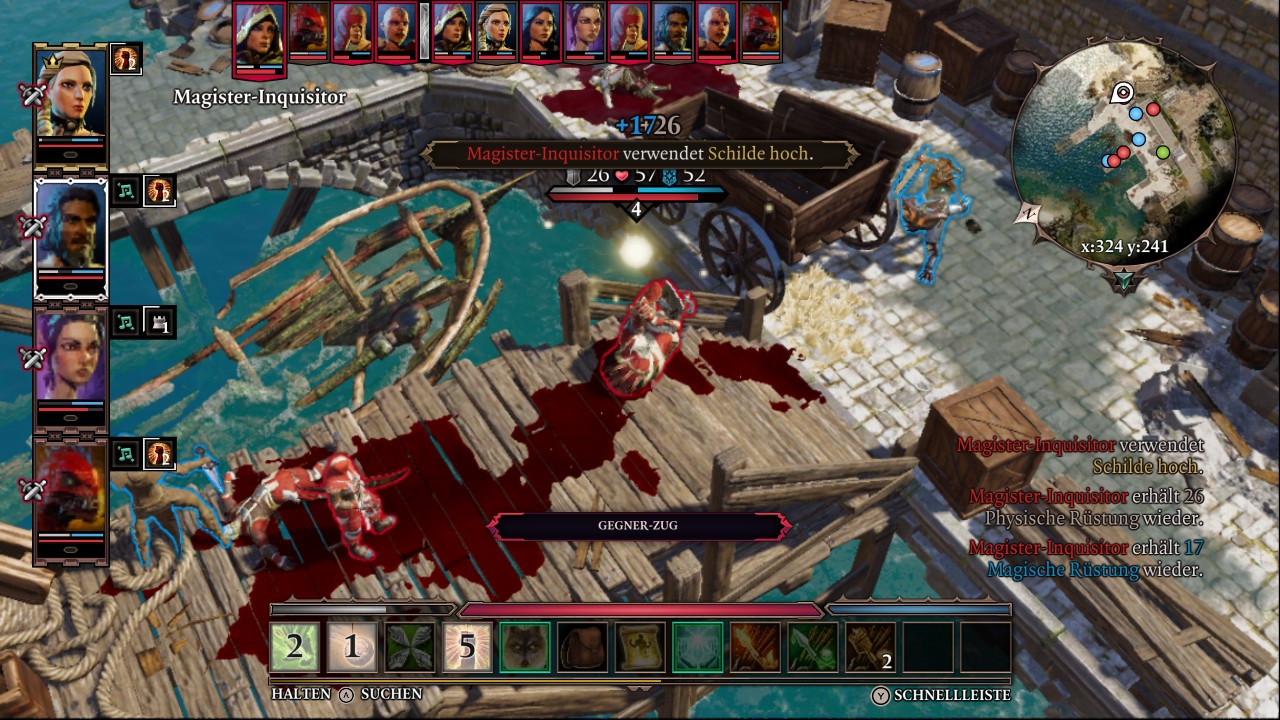Select the poison arrow hotbar slot
The height and width of the screenshot is (720, 1280).
(812, 647)
